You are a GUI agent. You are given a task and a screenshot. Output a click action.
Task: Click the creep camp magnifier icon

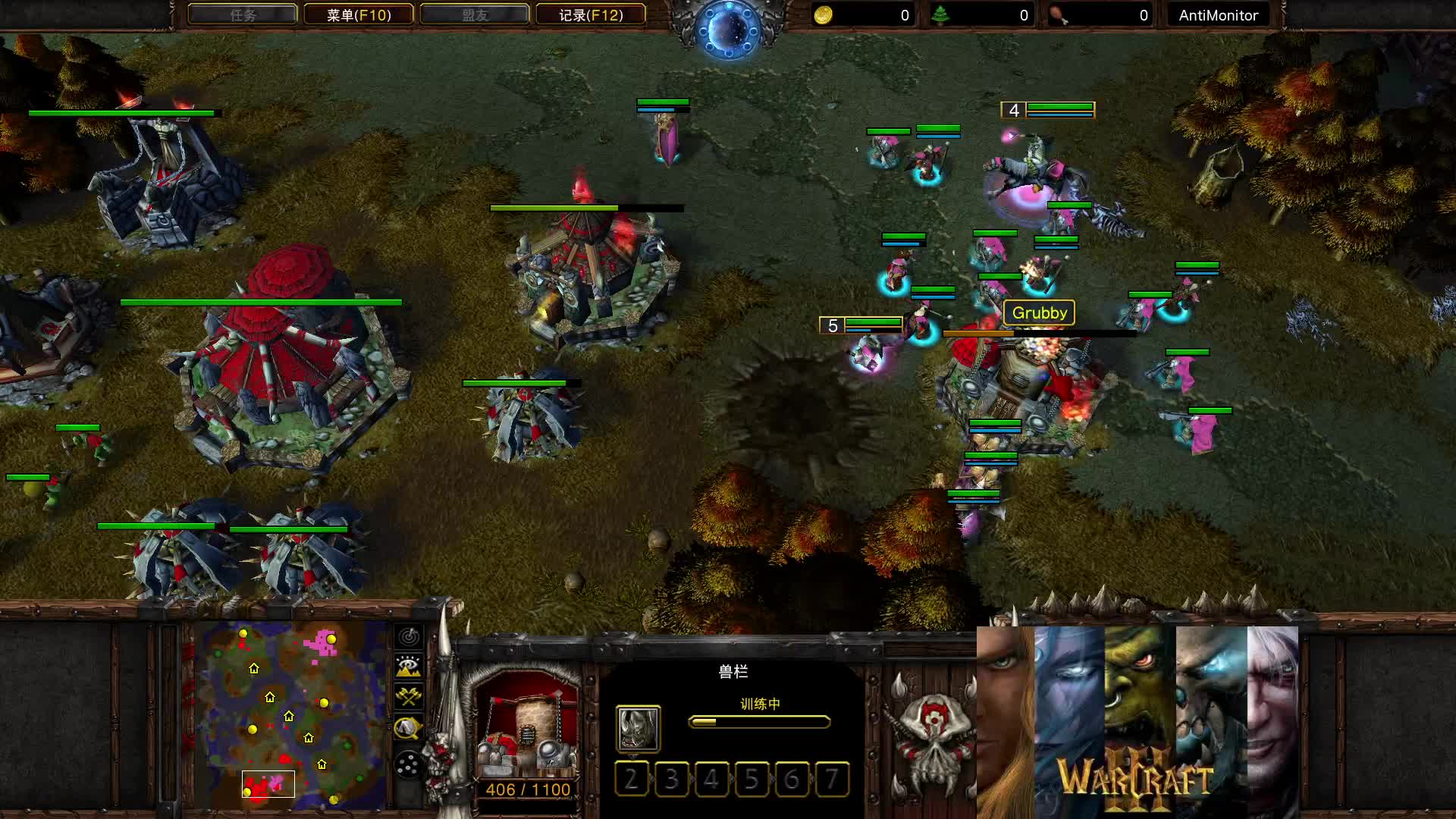(x=407, y=725)
